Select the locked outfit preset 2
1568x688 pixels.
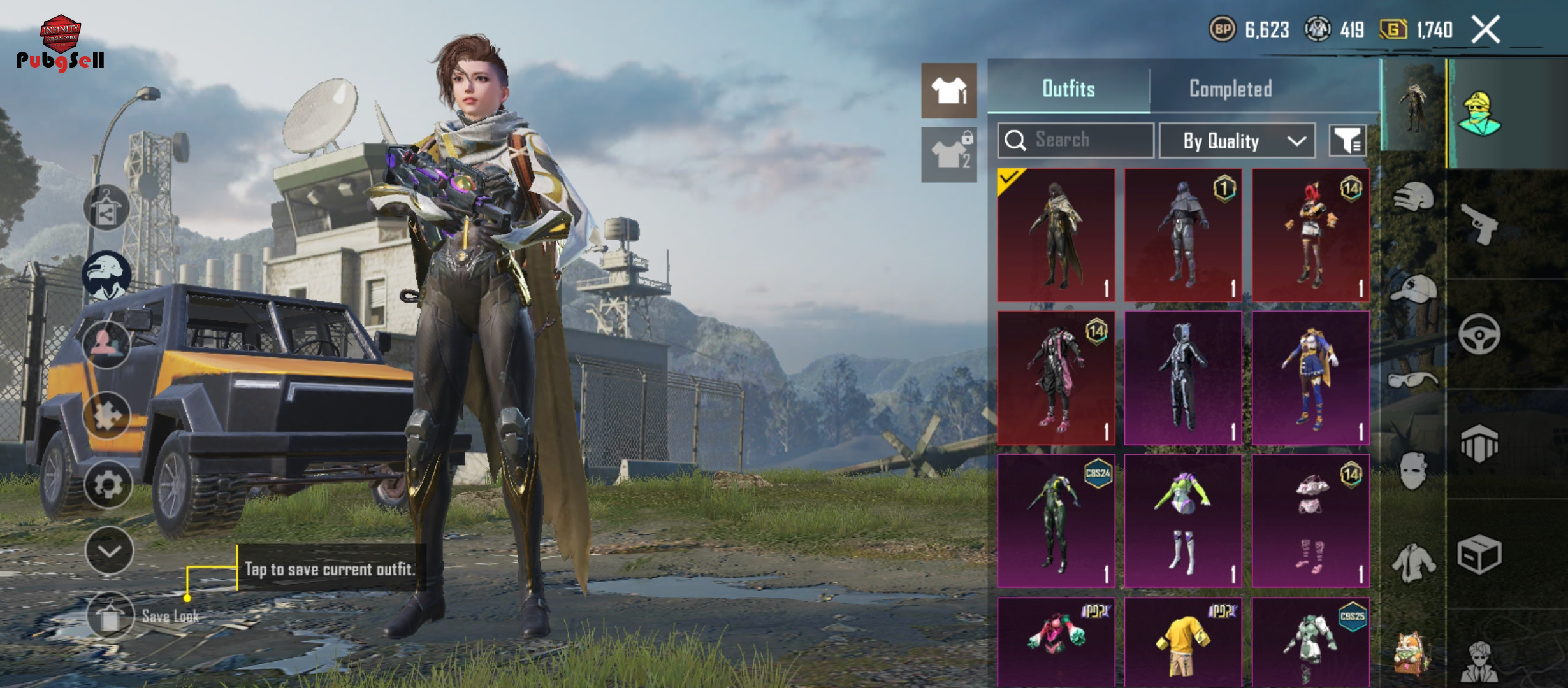point(948,155)
